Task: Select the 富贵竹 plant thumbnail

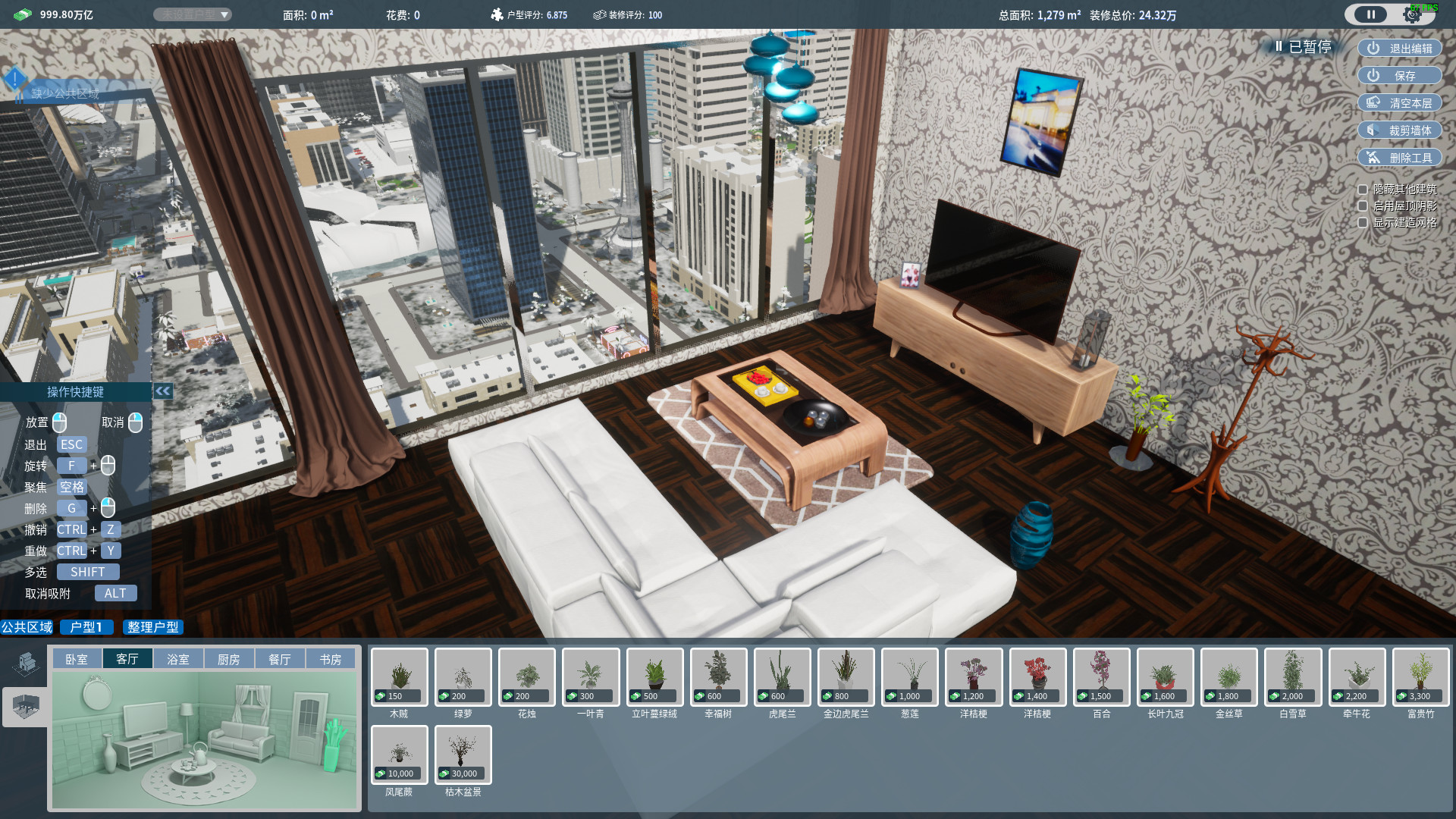Action: [x=1420, y=676]
